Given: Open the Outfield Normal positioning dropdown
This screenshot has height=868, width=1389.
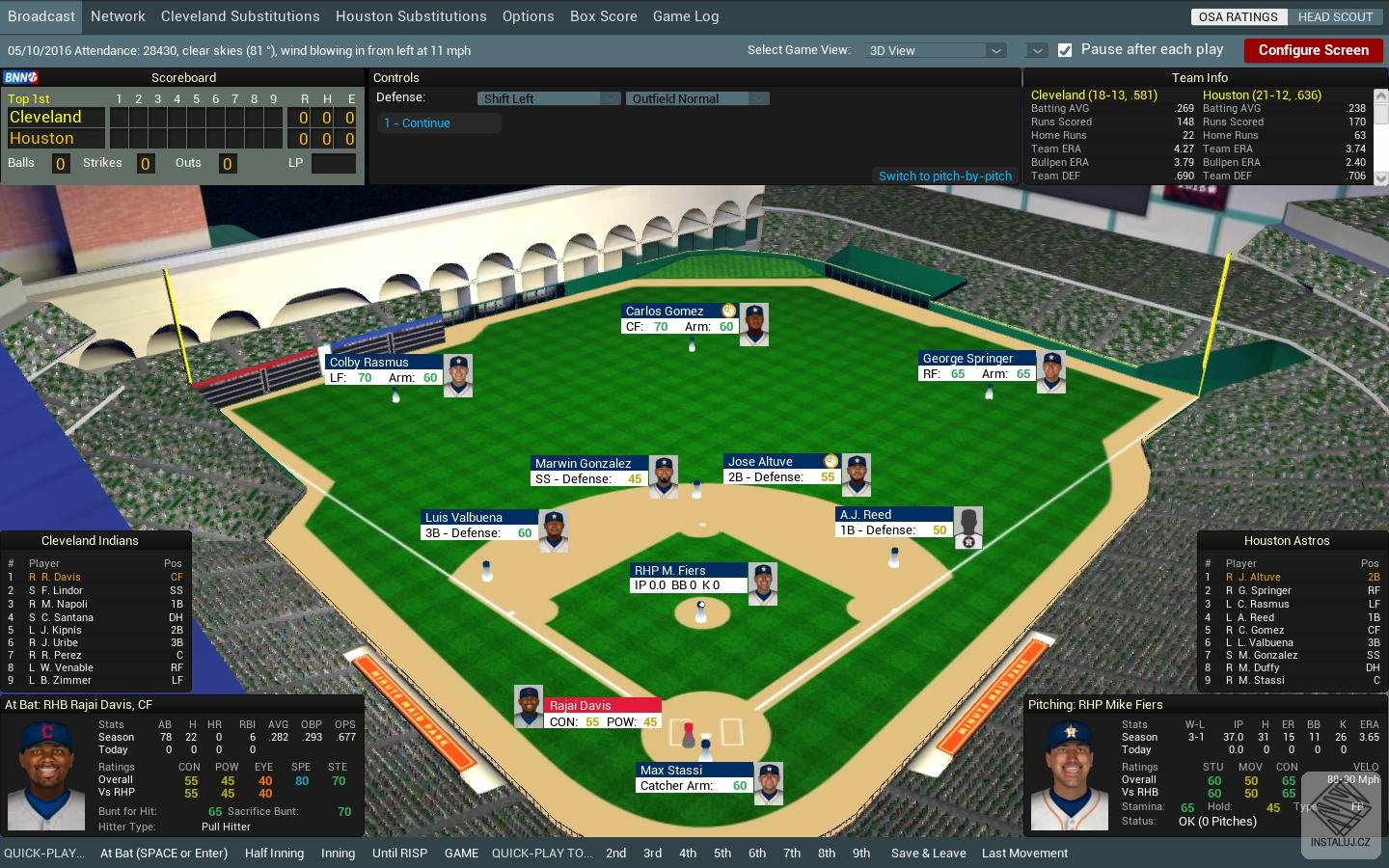Looking at the screenshot, I should click(x=758, y=97).
